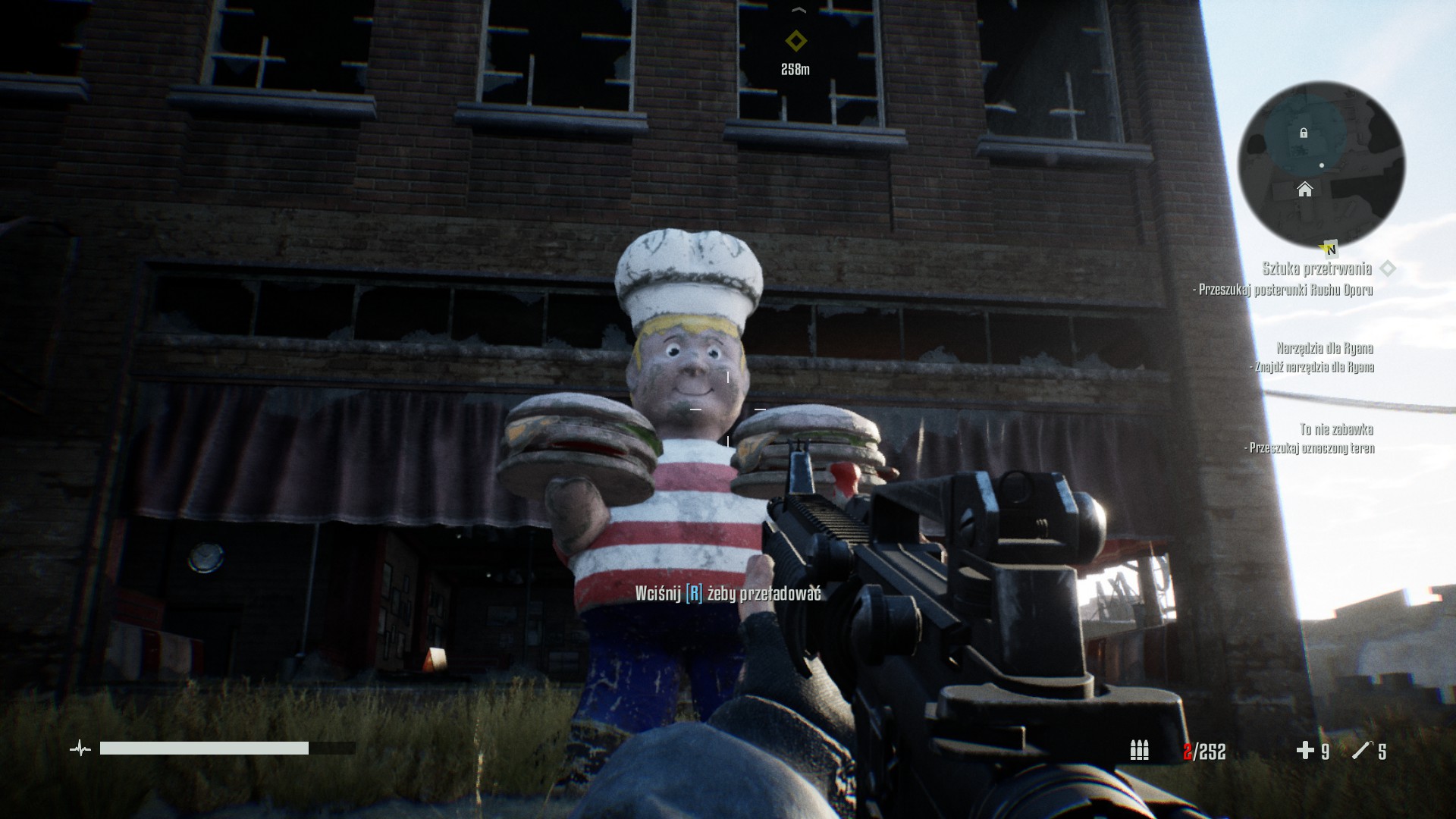Select the To nie zabawka quest
The image size is (1456, 819).
coord(1336,430)
